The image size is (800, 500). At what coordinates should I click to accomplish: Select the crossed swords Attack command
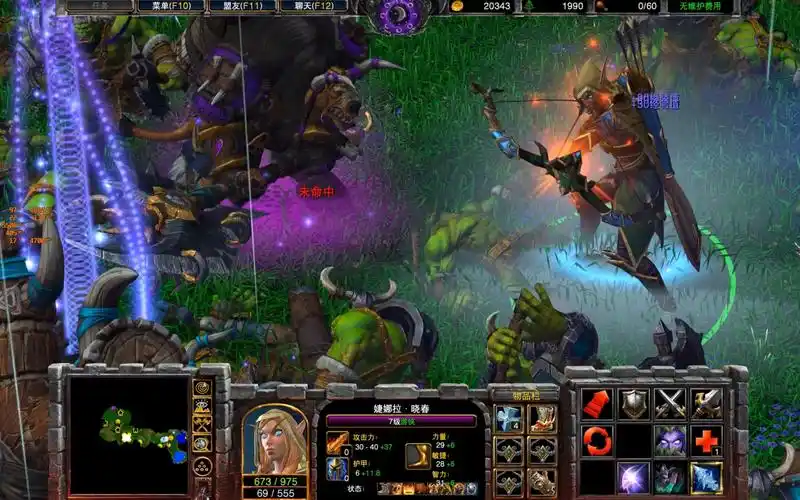670,403
